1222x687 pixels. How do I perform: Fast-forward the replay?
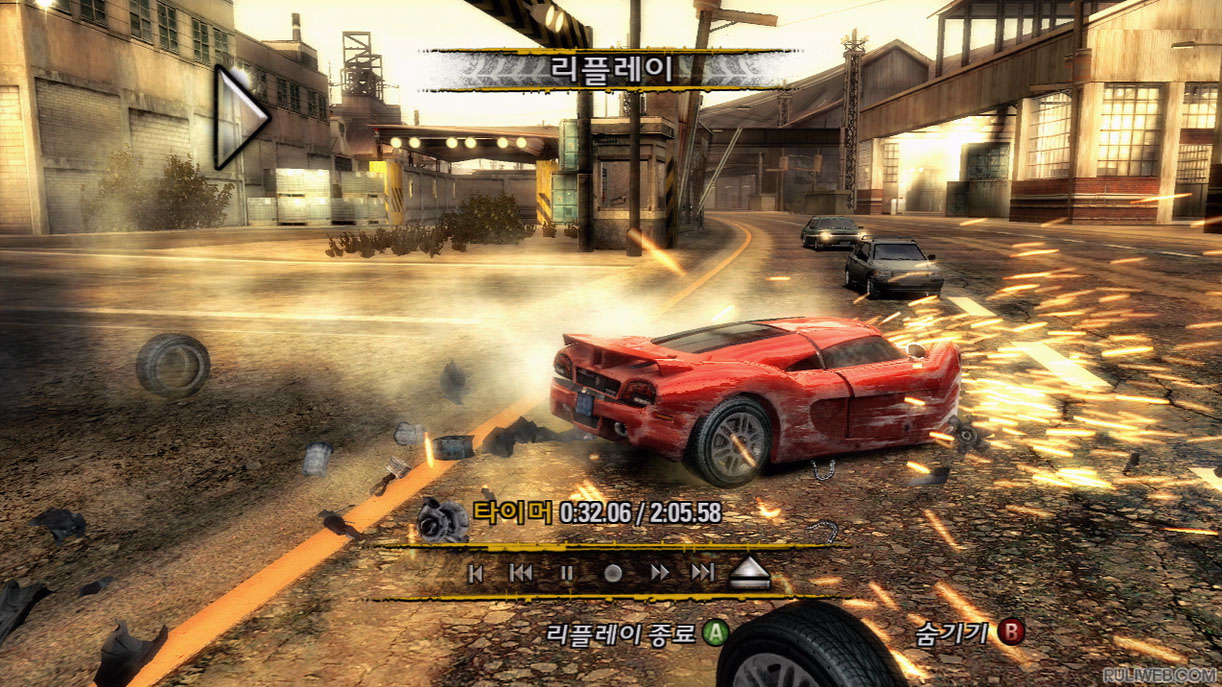(x=659, y=573)
